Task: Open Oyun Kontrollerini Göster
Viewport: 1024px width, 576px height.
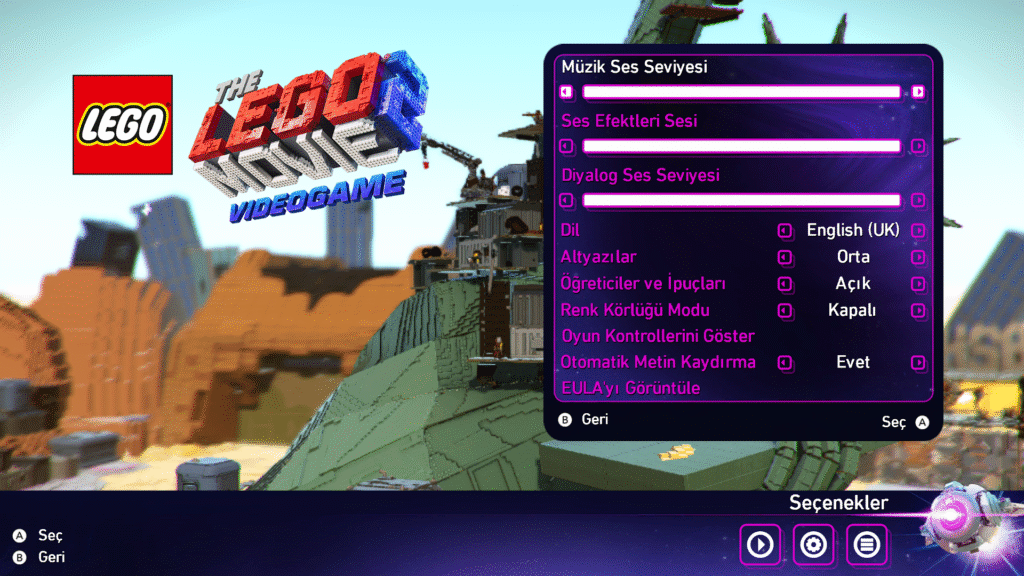Action: point(658,336)
